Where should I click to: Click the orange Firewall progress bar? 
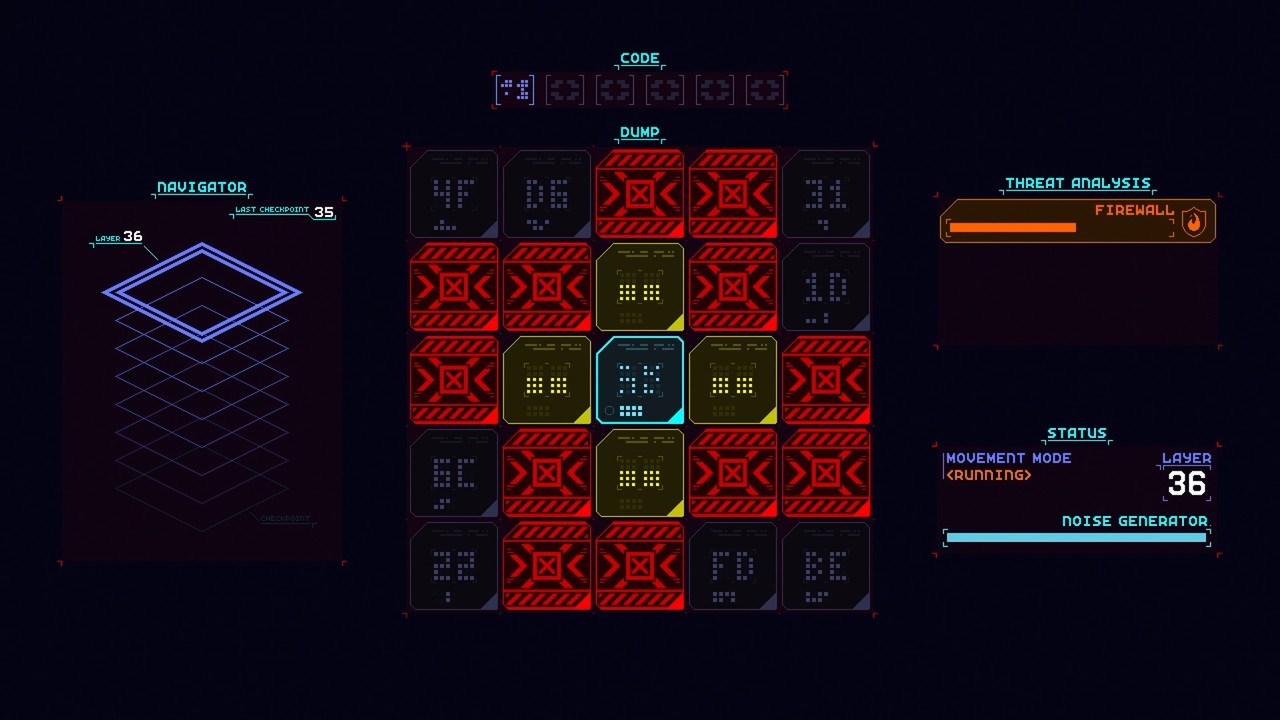tap(1010, 228)
